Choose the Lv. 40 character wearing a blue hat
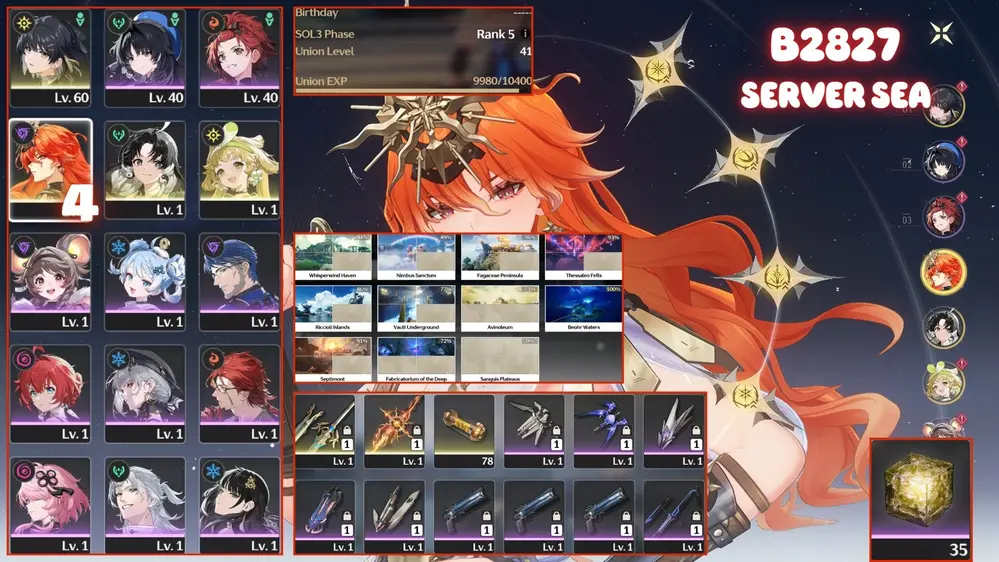Image resolution: width=999 pixels, height=562 pixels. pos(145,58)
